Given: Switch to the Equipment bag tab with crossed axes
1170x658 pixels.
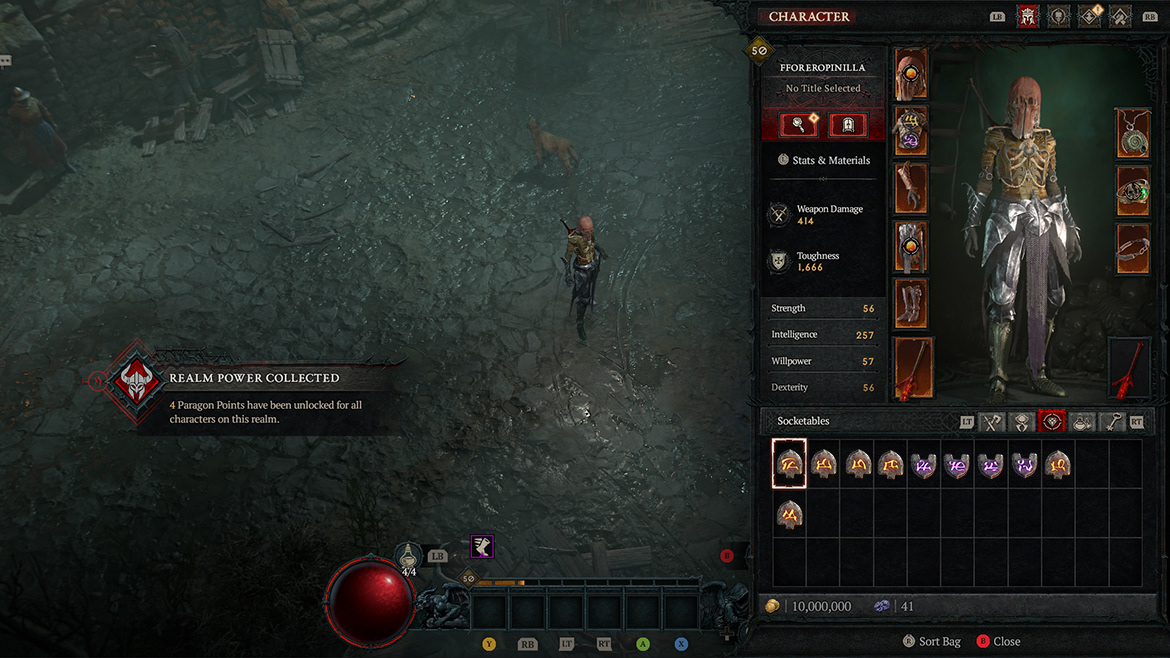Looking at the screenshot, I should click(x=992, y=422).
